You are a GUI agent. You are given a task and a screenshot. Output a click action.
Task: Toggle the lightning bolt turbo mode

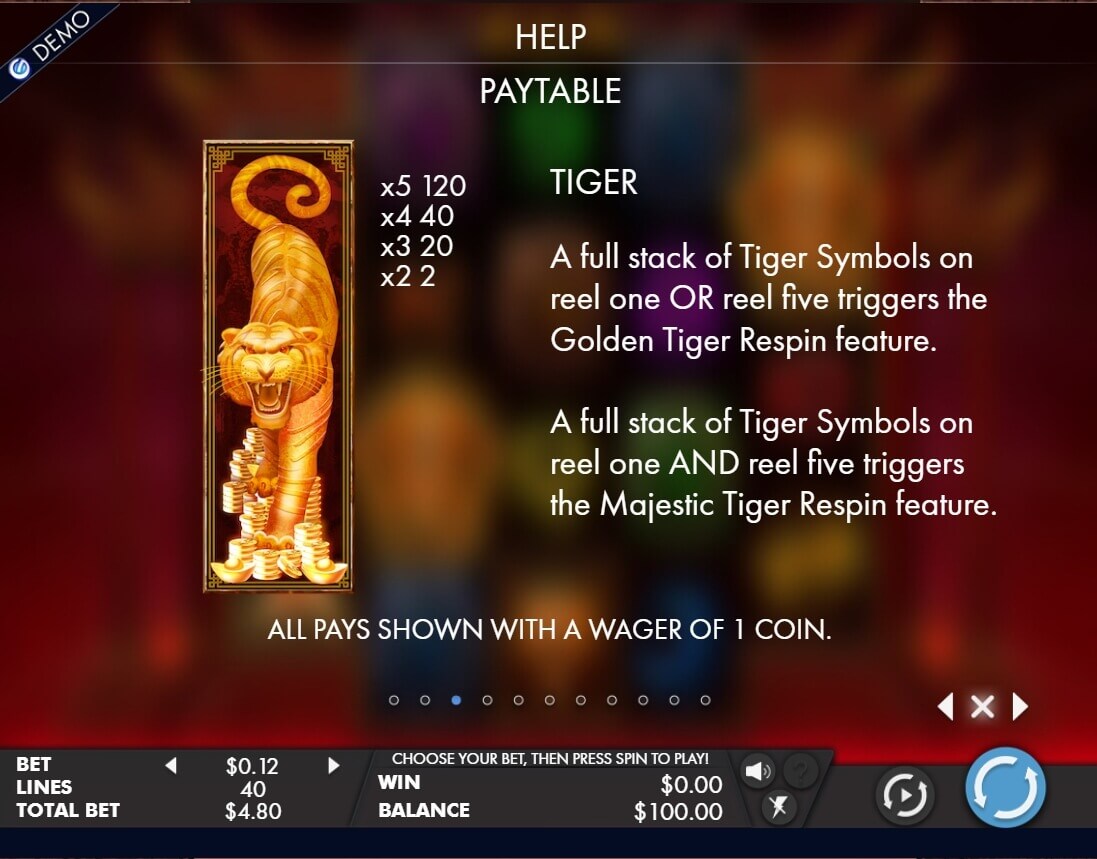click(778, 806)
